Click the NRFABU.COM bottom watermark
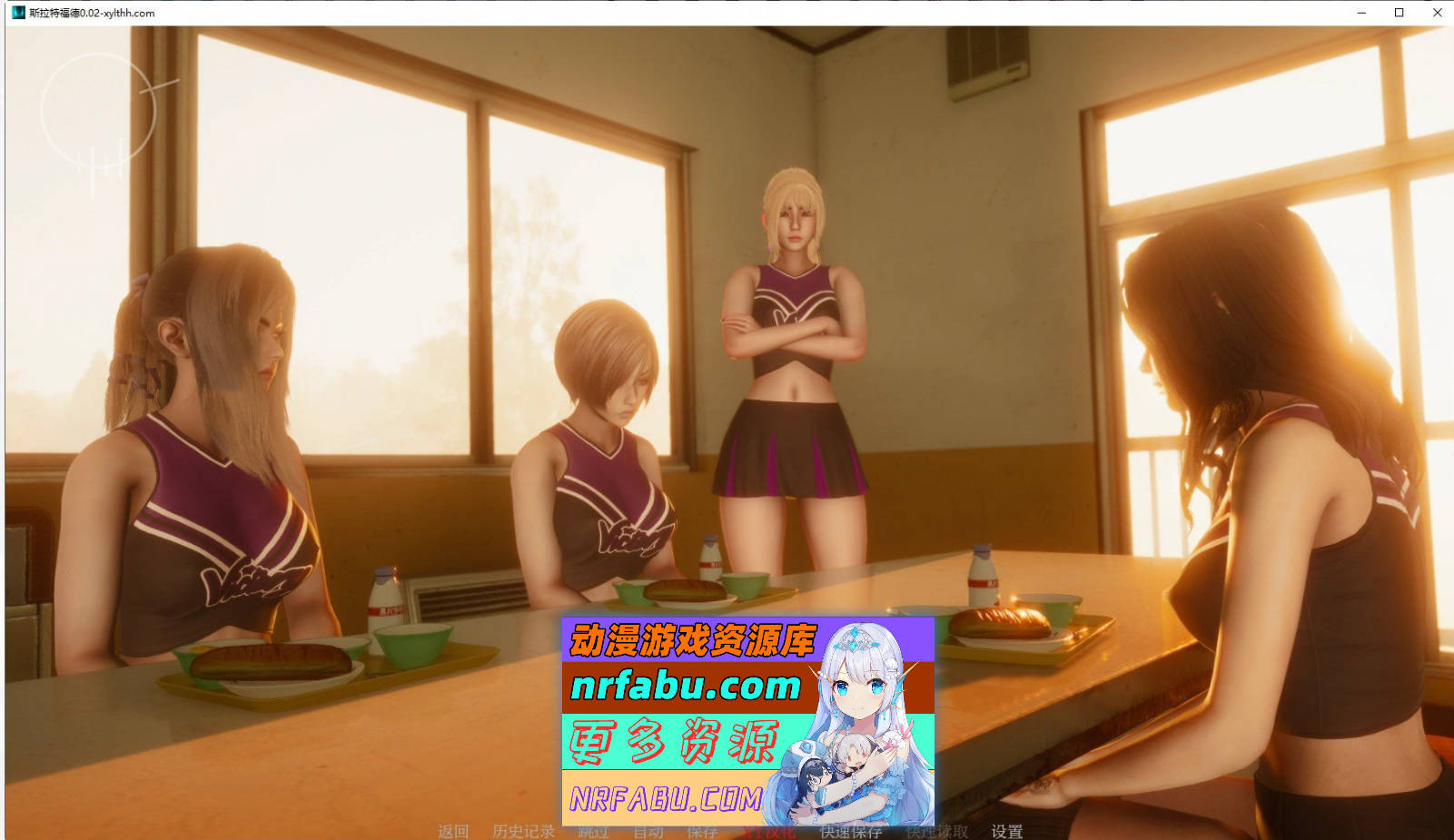Screen dimensions: 1454x840 click(669, 798)
